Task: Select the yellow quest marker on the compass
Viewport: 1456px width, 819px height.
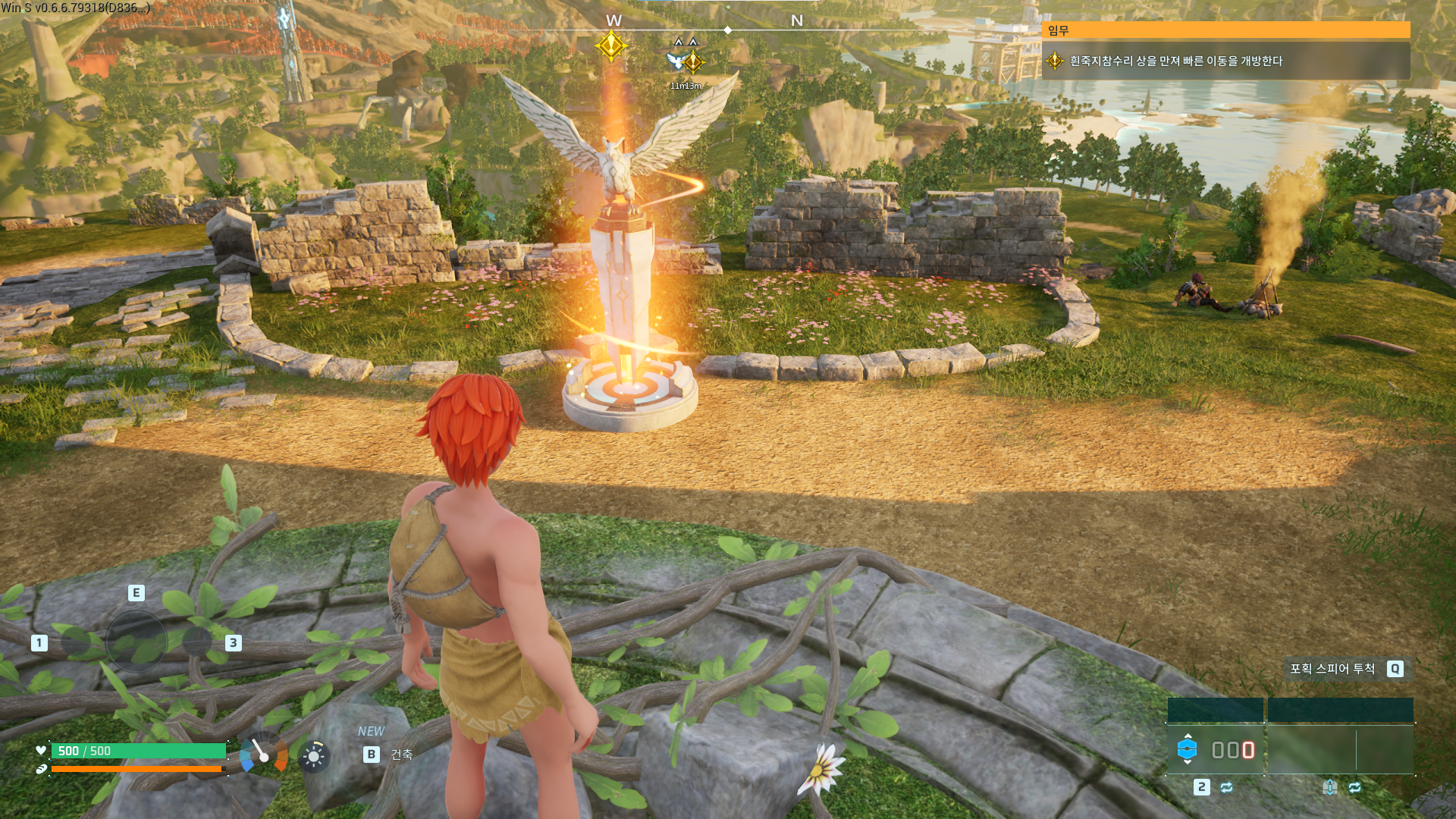Action: click(x=610, y=46)
